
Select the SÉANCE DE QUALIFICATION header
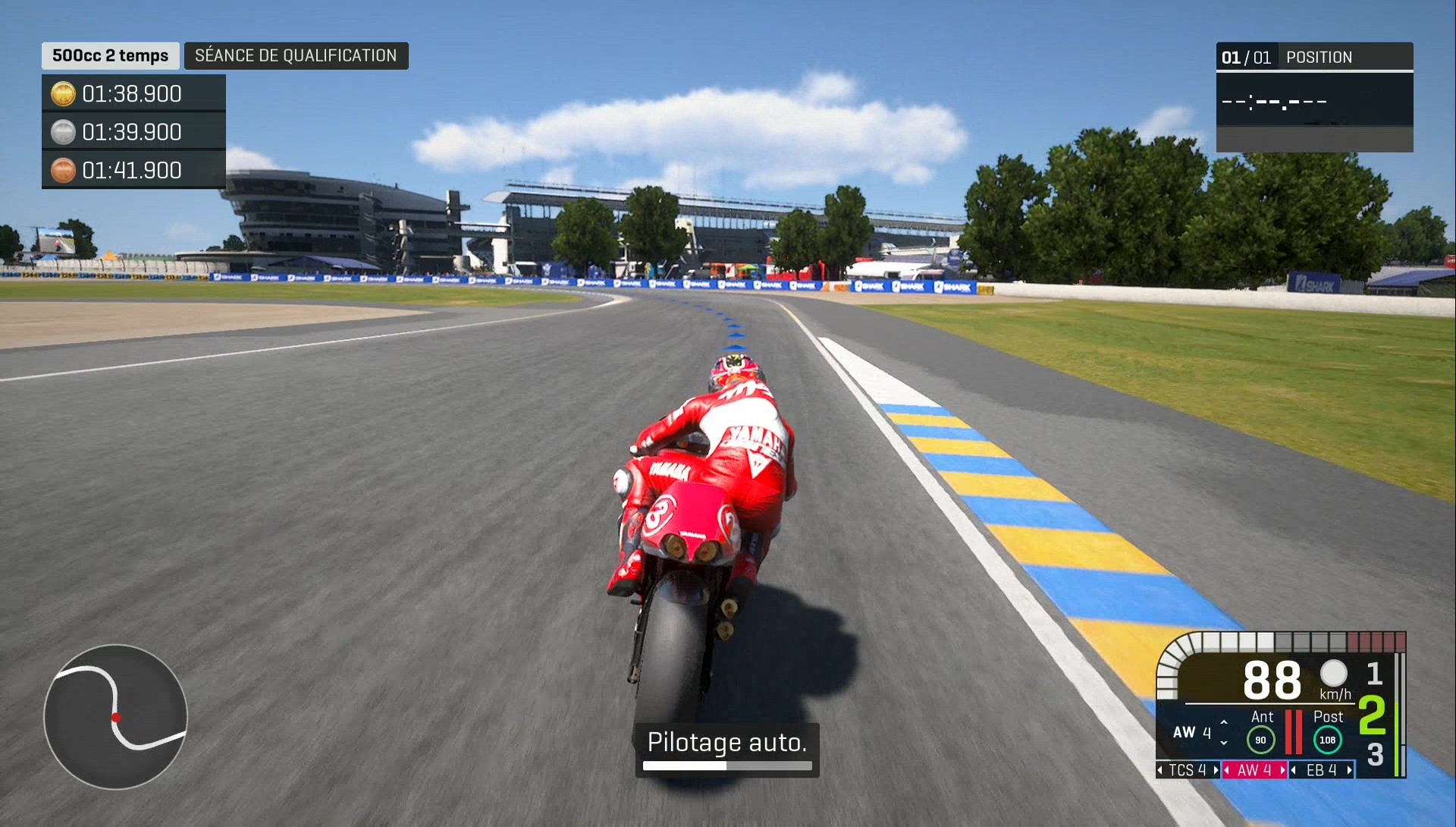pos(296,55)
